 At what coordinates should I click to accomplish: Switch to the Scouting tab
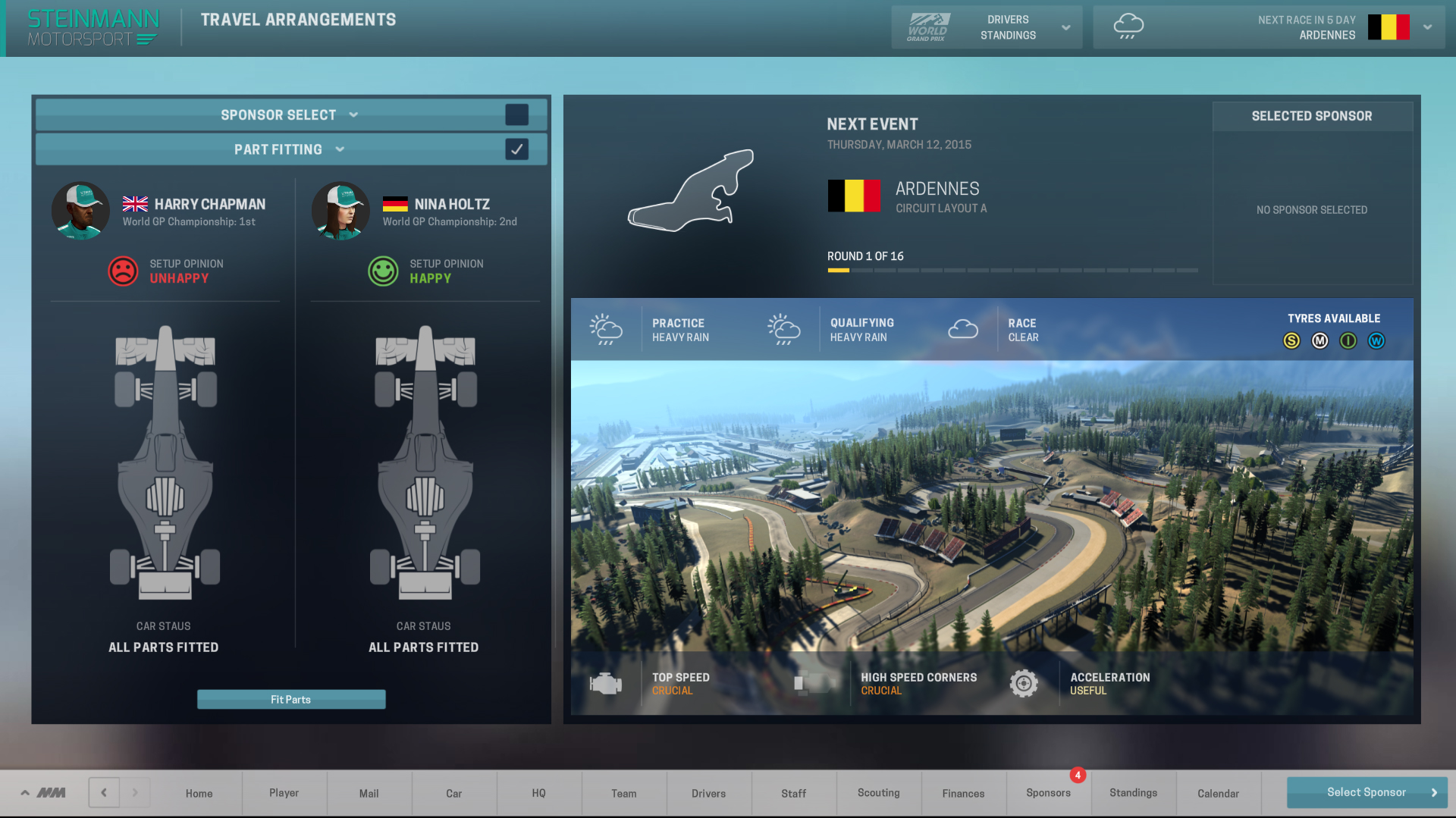pyautogui.click(x=878, y=793)
